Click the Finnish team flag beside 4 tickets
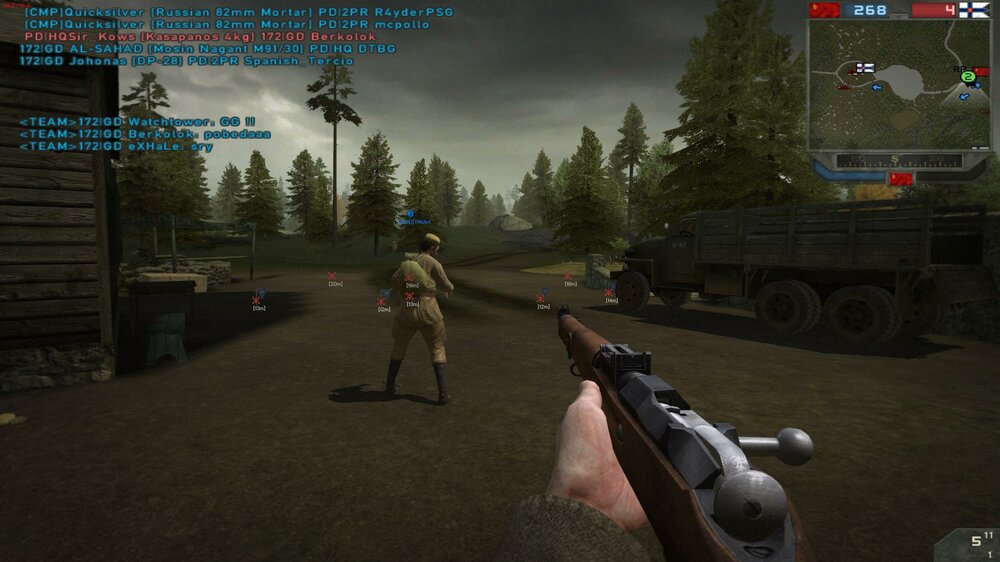Viewport: 1000px width, 562px height. click(x=974, y=10)
